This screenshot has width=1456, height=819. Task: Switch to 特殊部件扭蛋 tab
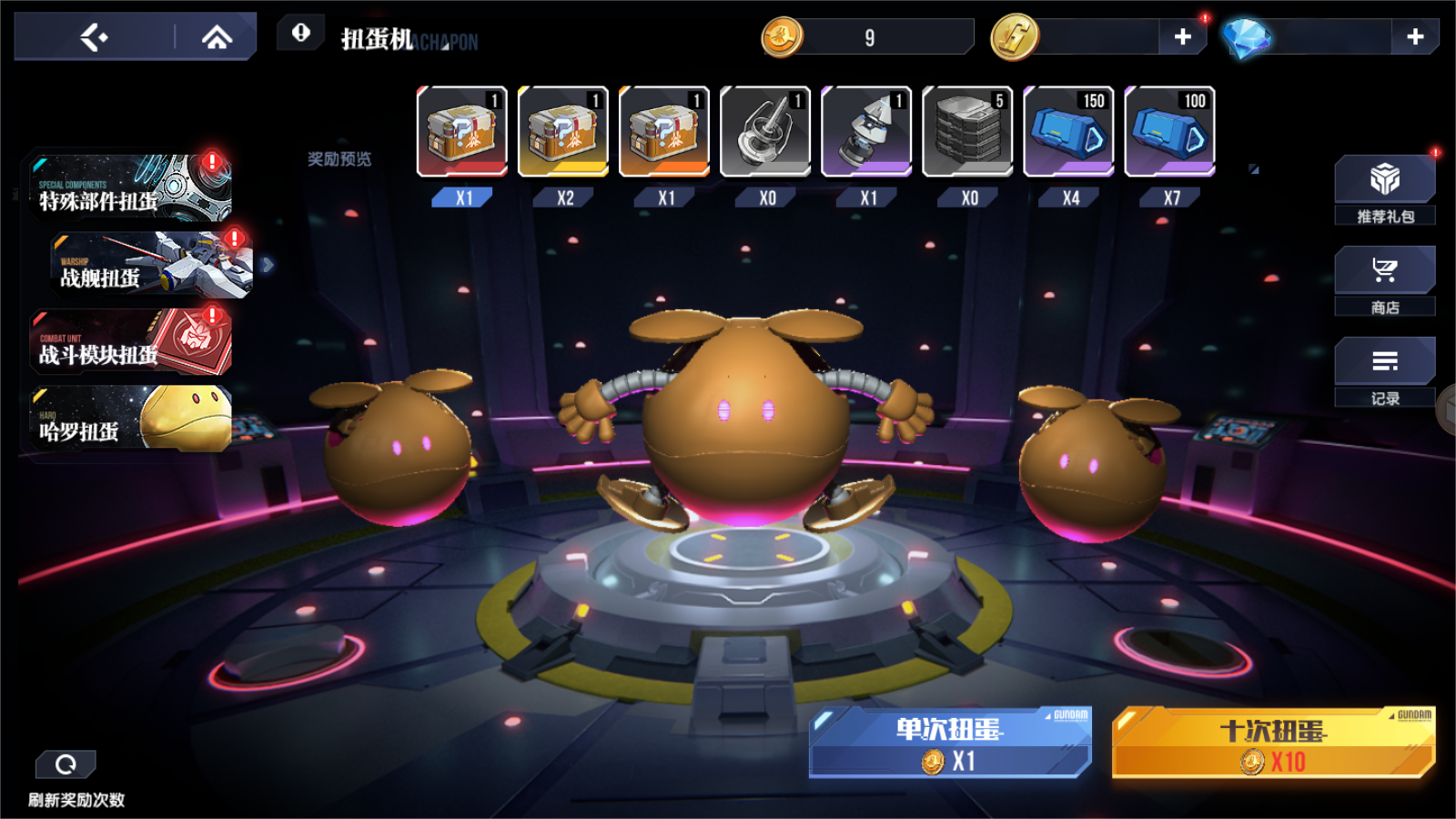tap(130, 188)
